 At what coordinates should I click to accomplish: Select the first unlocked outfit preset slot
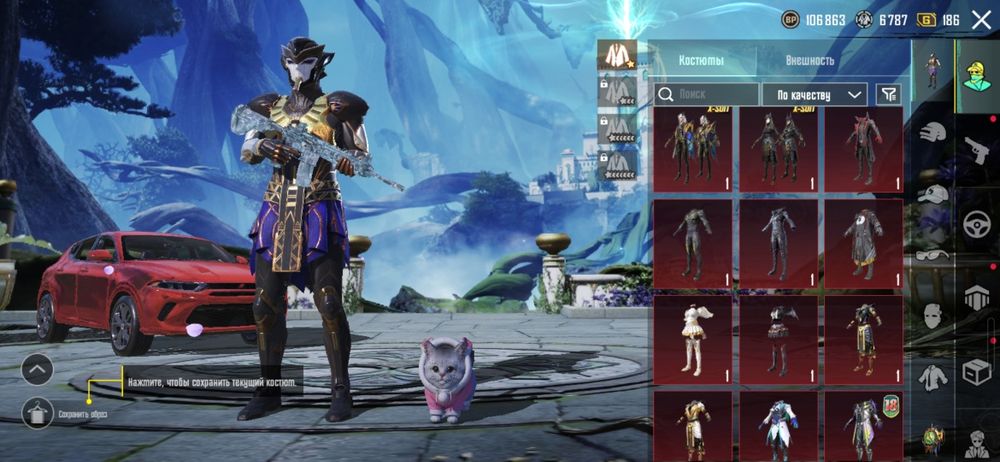(617, 56)
